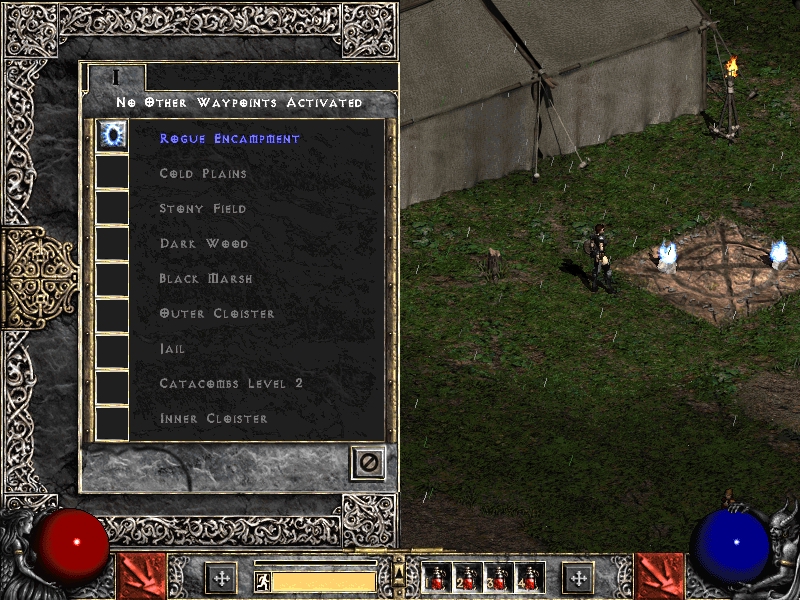The width and height of the screenshot is (800, 600).
Task: Select the Rogue Encampment waypoint
Action: 229,139
